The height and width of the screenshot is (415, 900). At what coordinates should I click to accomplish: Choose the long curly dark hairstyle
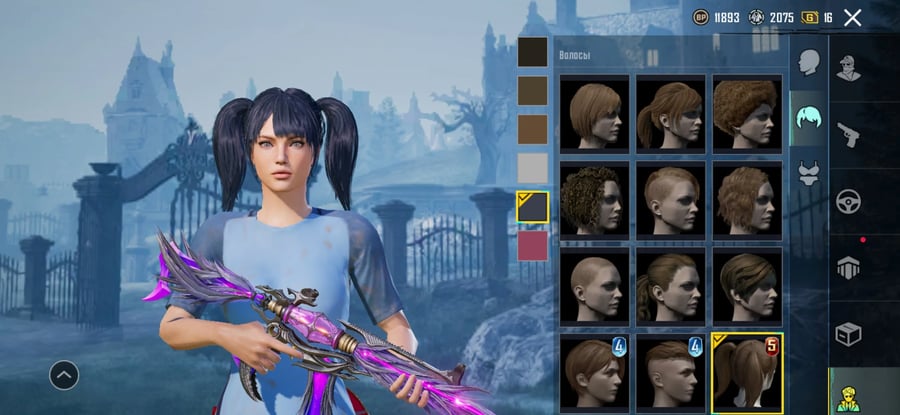[x=595, y=199]
